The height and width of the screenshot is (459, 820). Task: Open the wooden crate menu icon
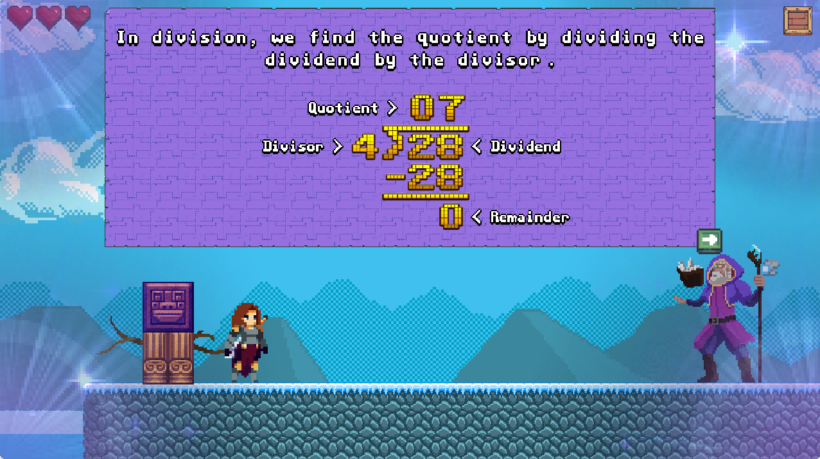pyautogui.click(x=797, y=20)
